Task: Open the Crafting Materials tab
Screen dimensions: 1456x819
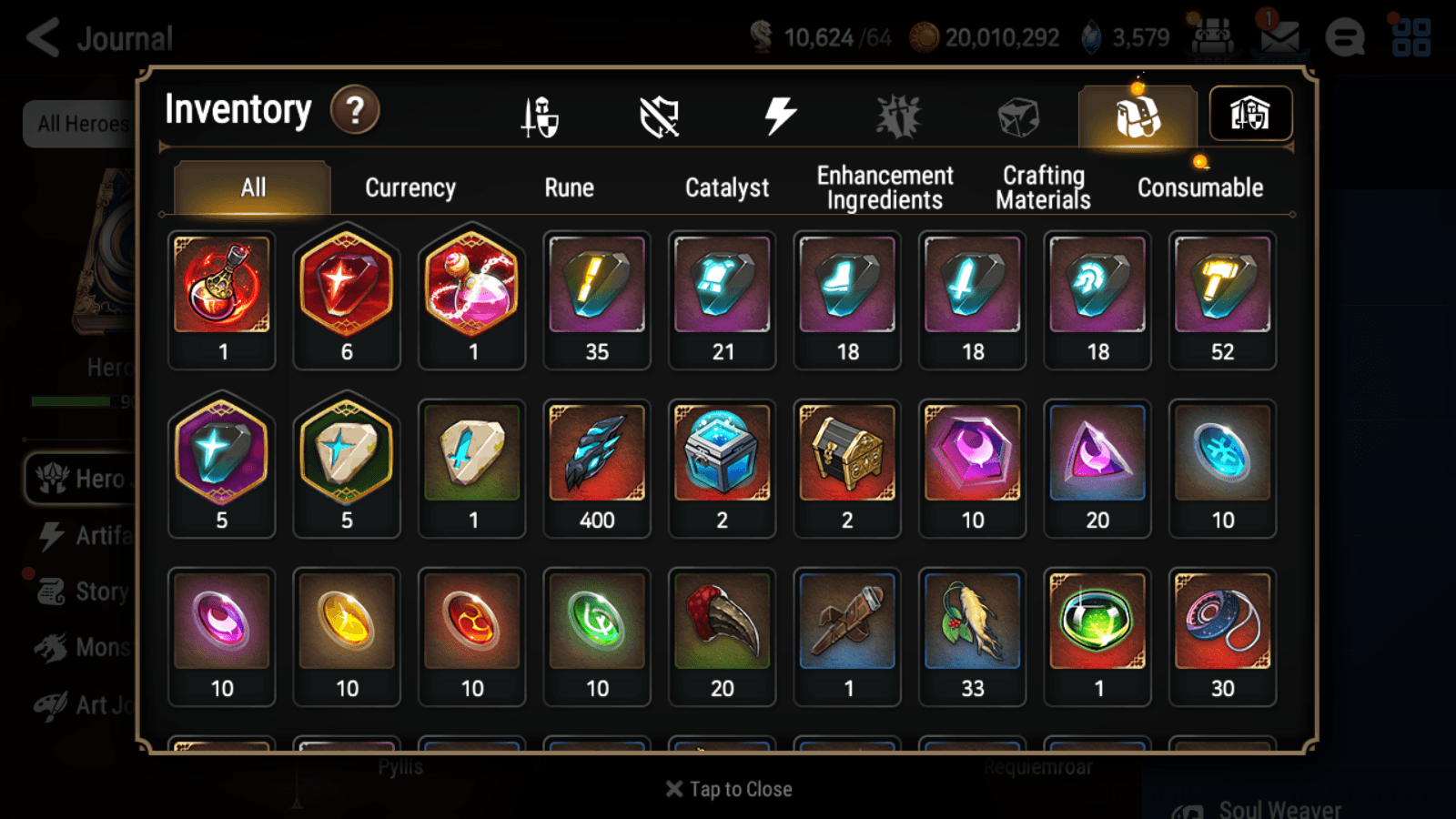Action: coord(1043,187)
